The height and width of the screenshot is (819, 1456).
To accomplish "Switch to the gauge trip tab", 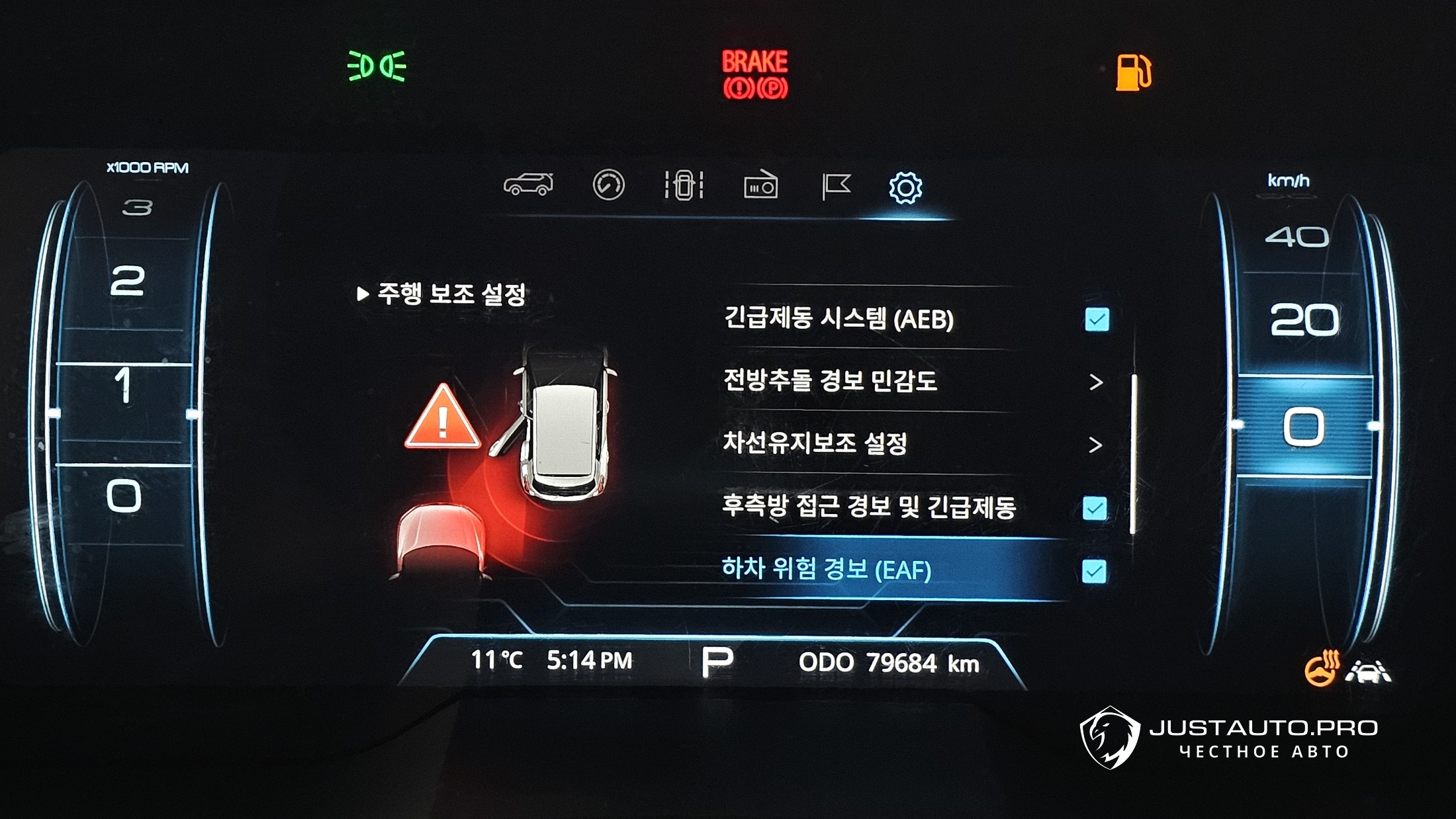I will tap(608, 185).
